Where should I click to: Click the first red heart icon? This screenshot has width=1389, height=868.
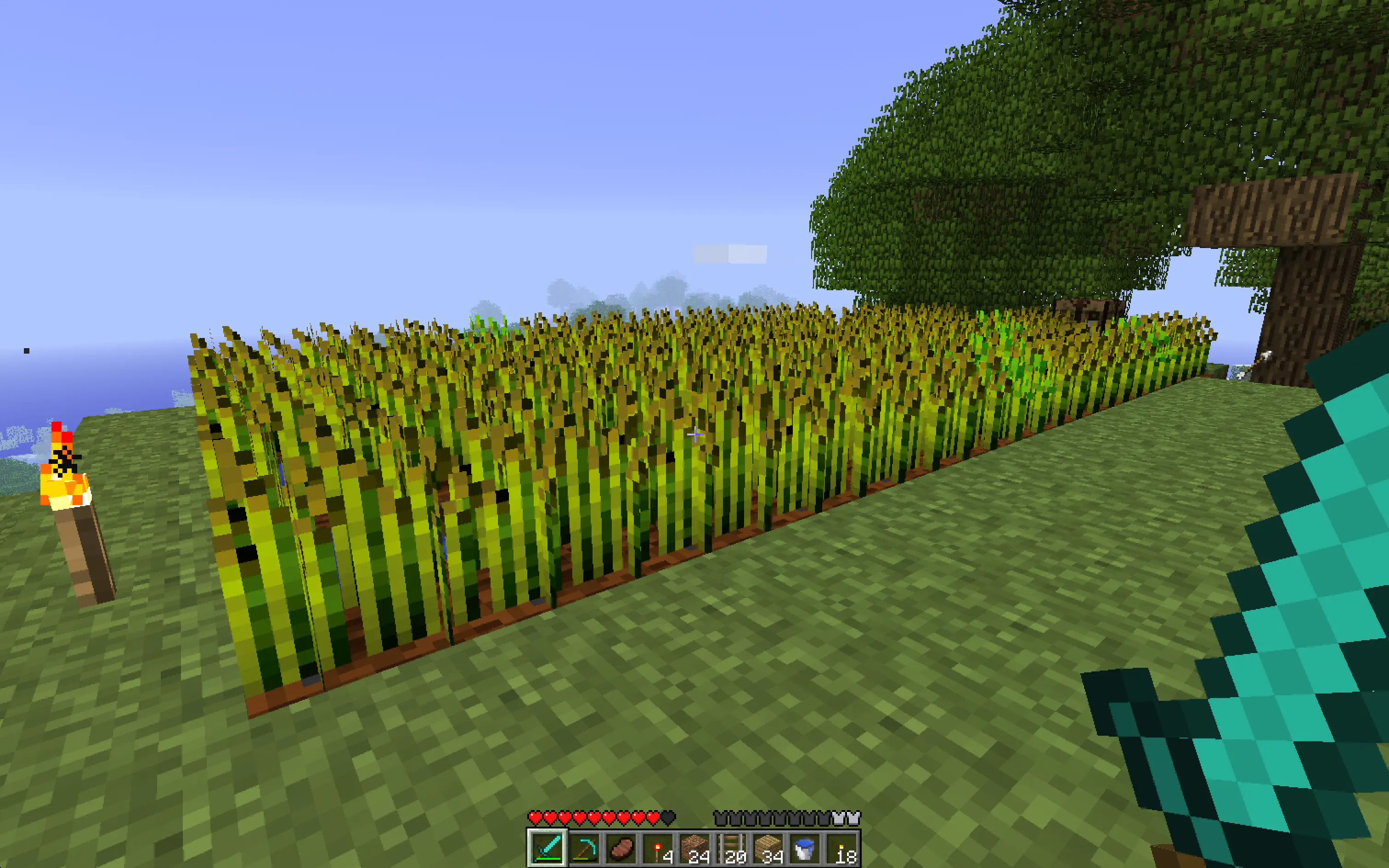534,817
